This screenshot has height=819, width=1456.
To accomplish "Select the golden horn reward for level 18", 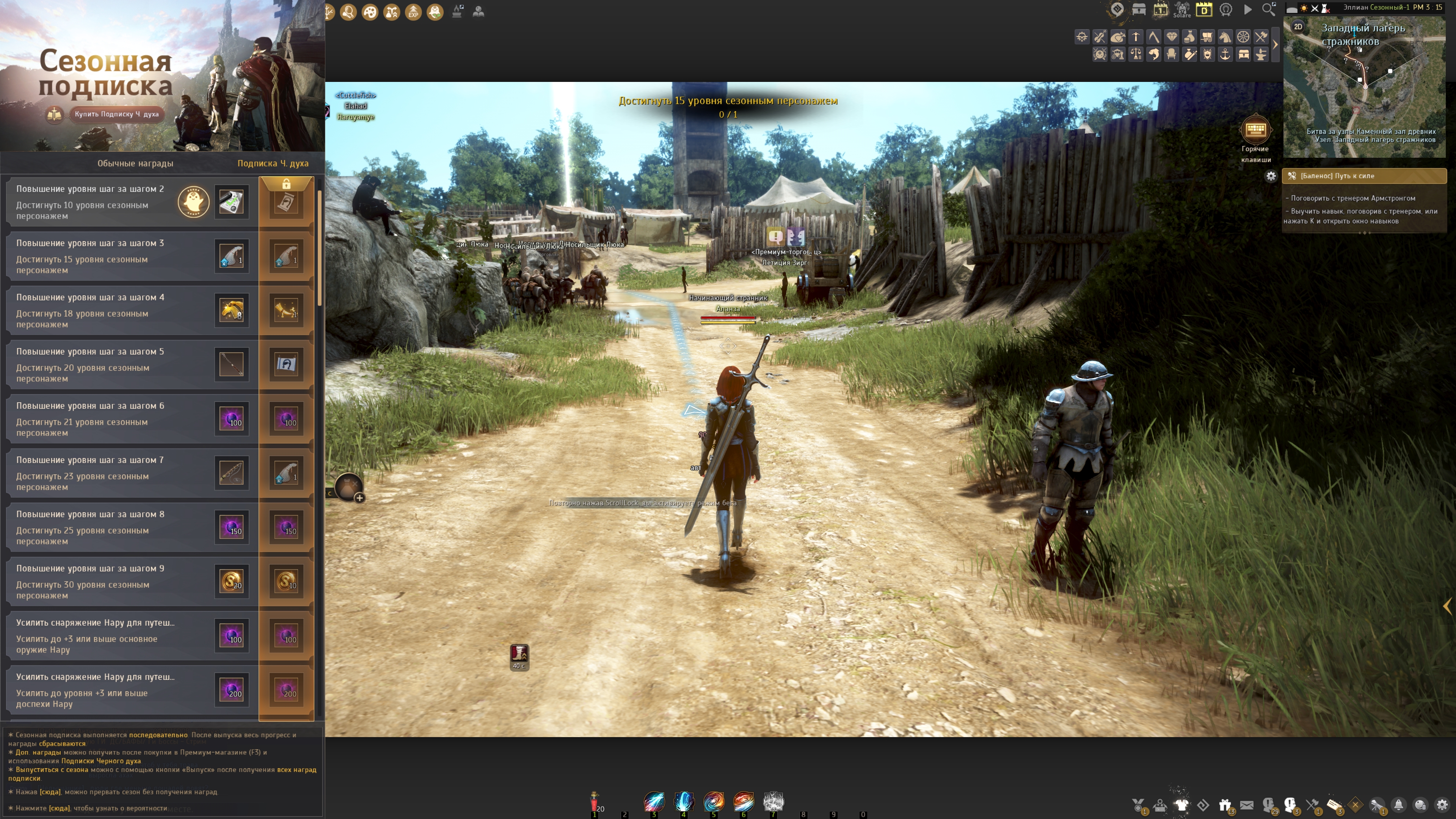I will (x=231, y=310).
